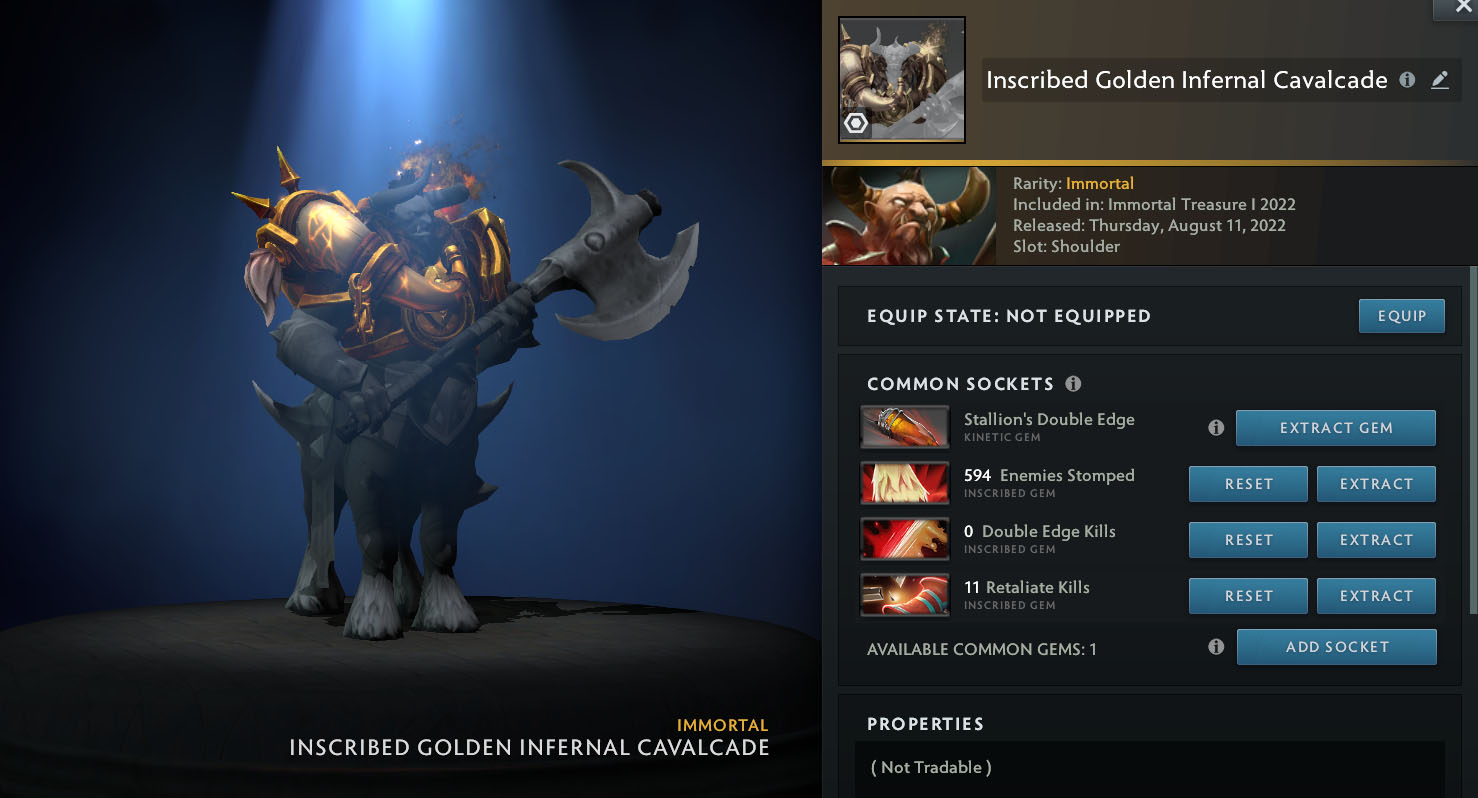
Task: Select the Infernal Cavalcade item thumbnail
Action: 901,80
